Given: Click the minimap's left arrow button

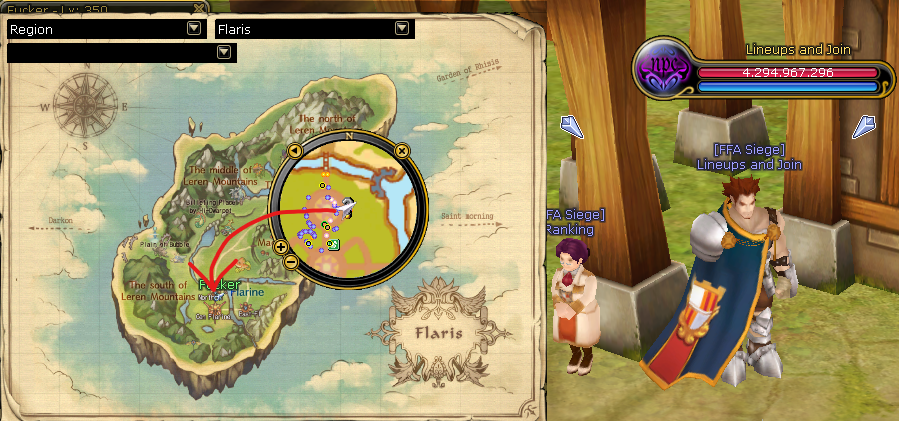Looking at the screenshot, I should pos(295,151).
